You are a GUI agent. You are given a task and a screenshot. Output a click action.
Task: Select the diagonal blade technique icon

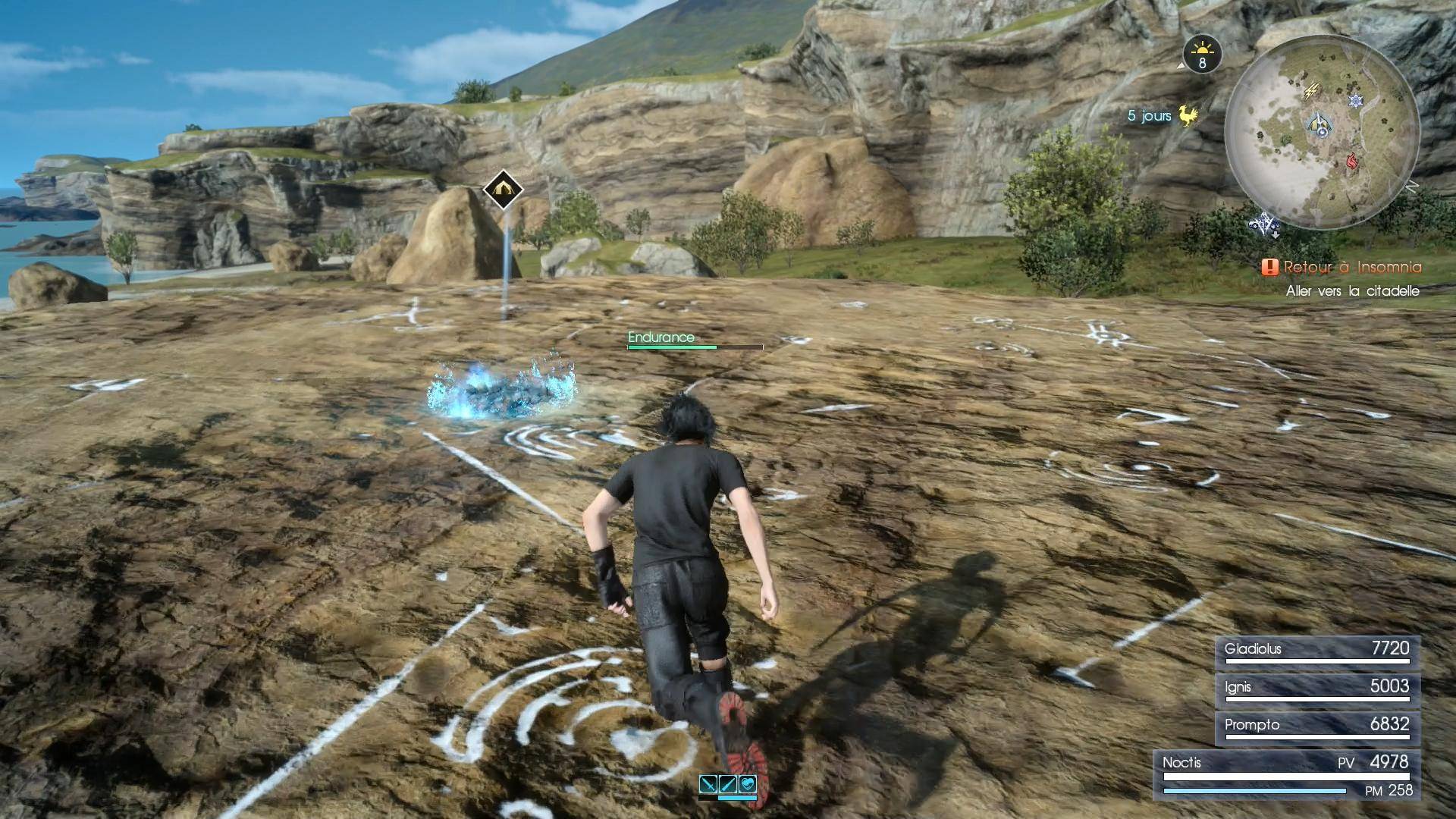(728, 784)
